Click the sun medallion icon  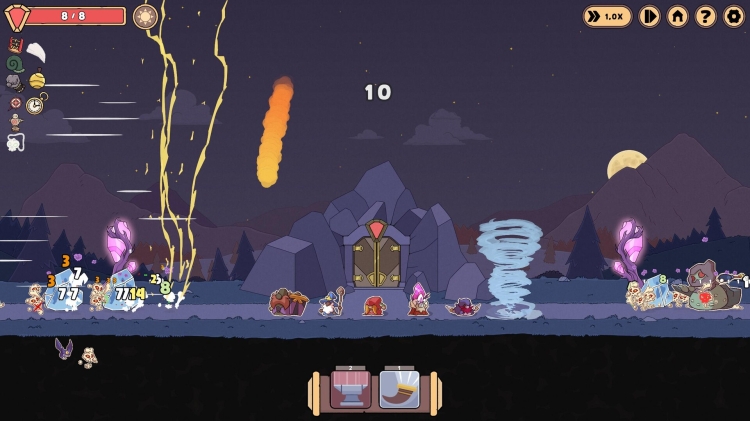click(x=145, y=16)
